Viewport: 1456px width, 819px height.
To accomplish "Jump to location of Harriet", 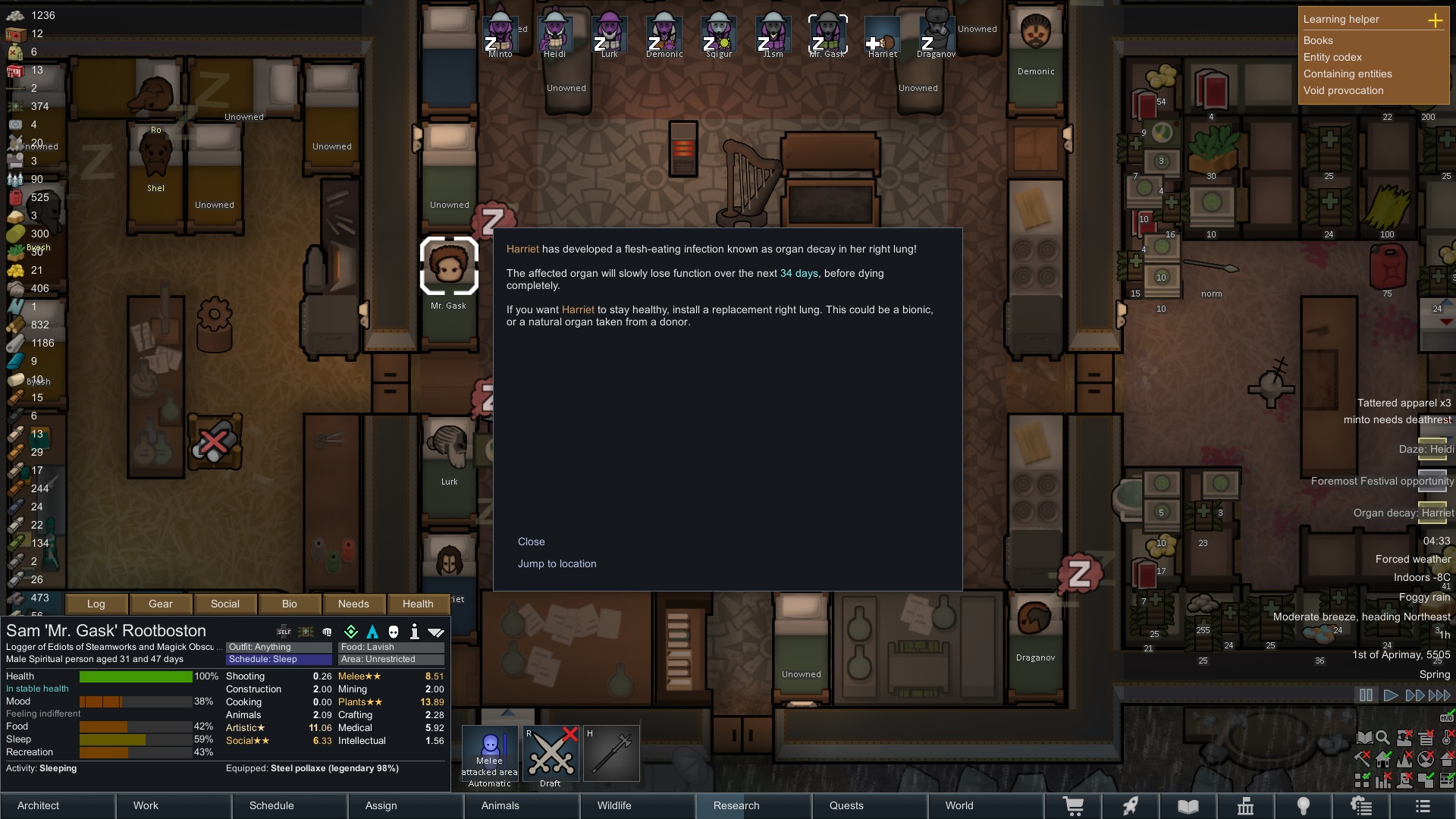I will 557,563.
